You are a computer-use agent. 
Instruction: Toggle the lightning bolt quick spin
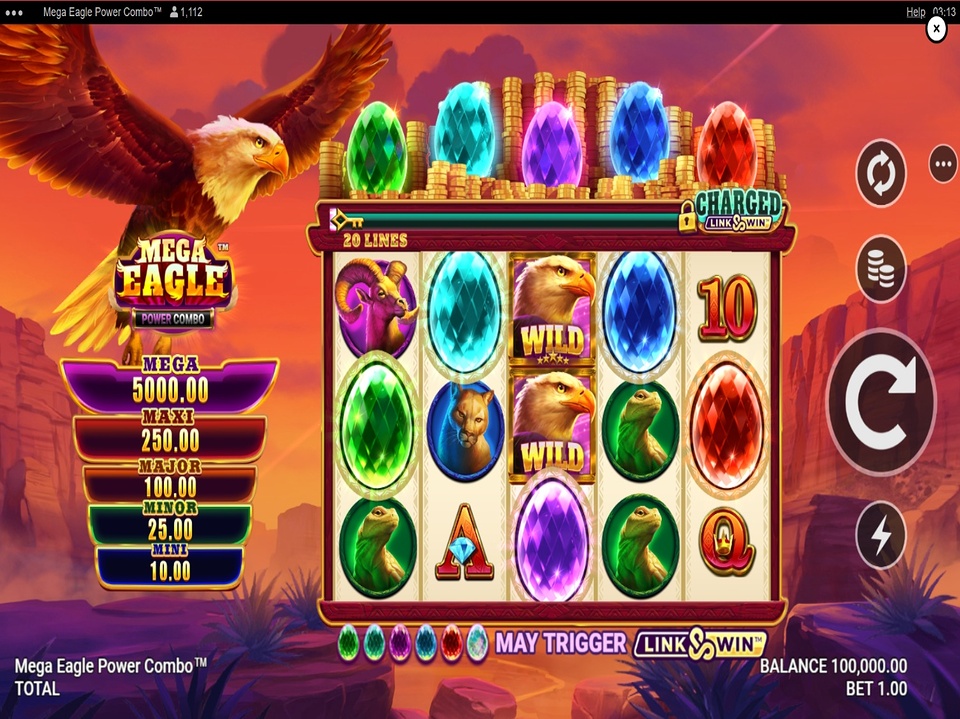[x=881, y=535]
